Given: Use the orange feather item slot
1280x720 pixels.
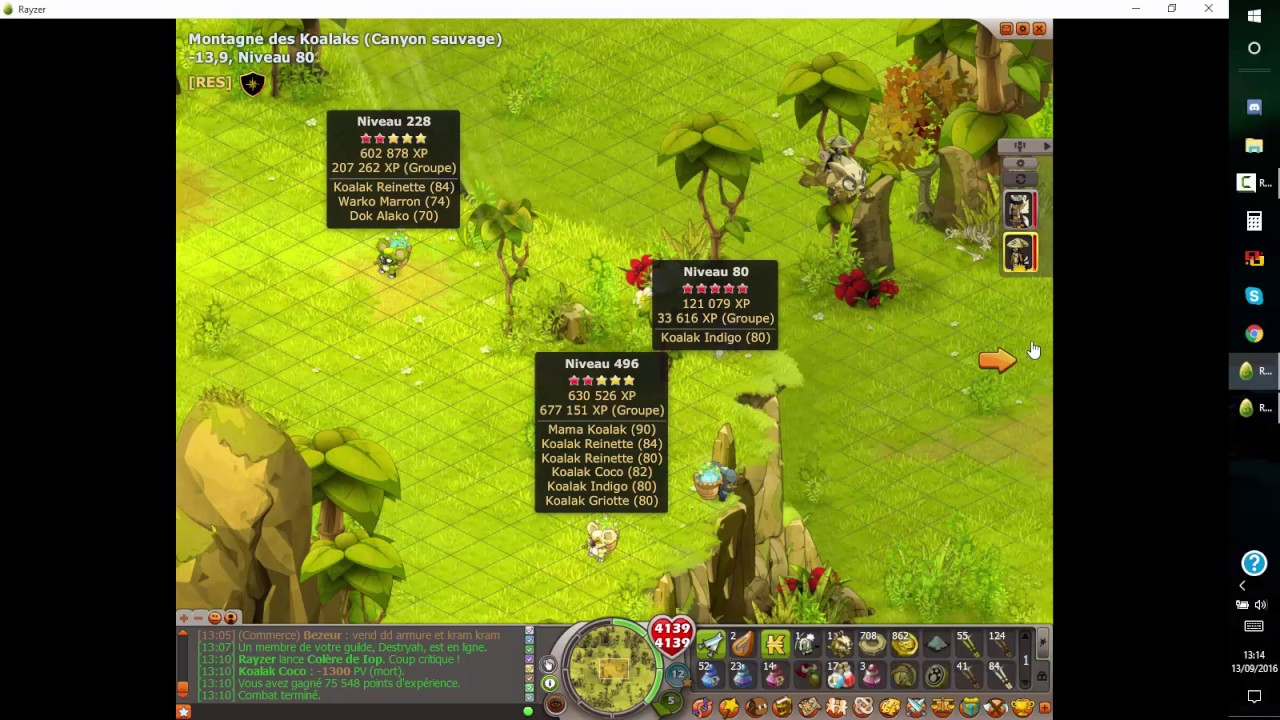Looking at the screenshot, I should (x=742, y=644).
